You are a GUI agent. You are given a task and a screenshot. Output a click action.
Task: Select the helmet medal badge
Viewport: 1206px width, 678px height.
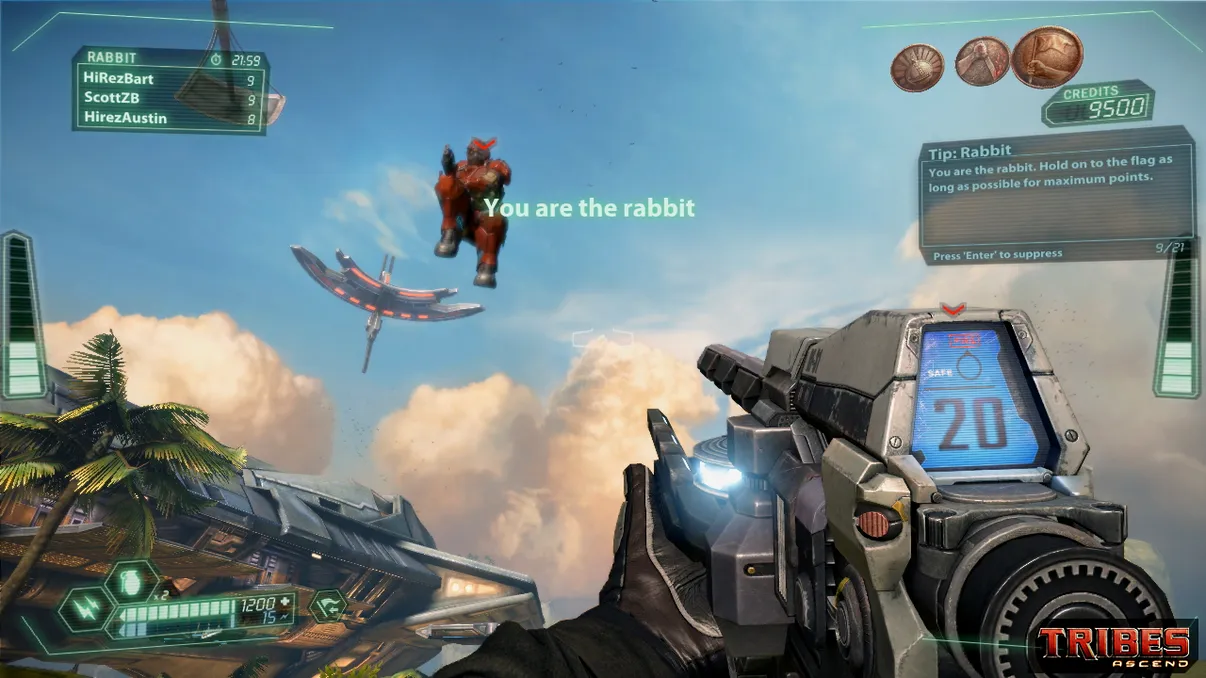[x=917, y=67]
